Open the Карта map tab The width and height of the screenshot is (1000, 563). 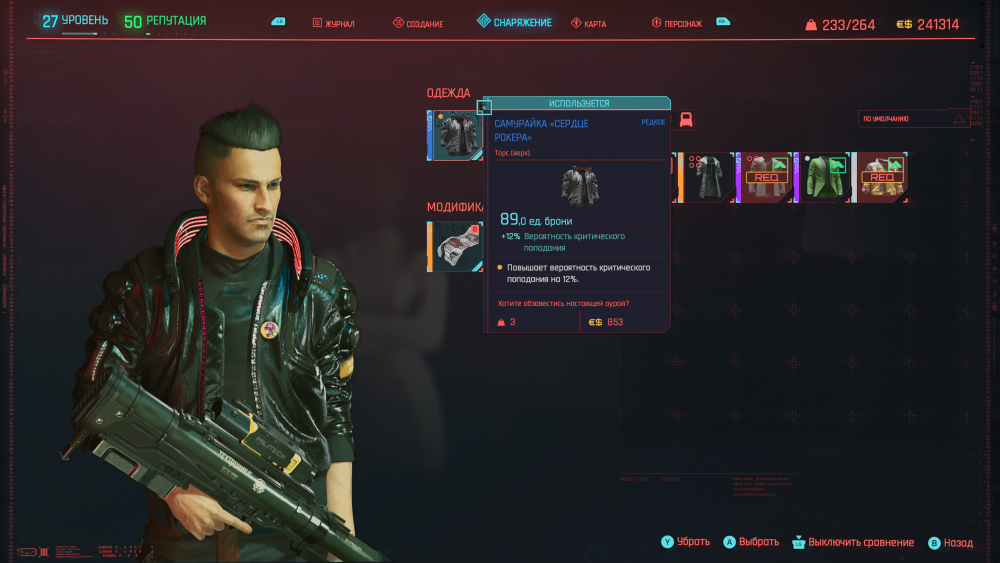tap(589, 22)
